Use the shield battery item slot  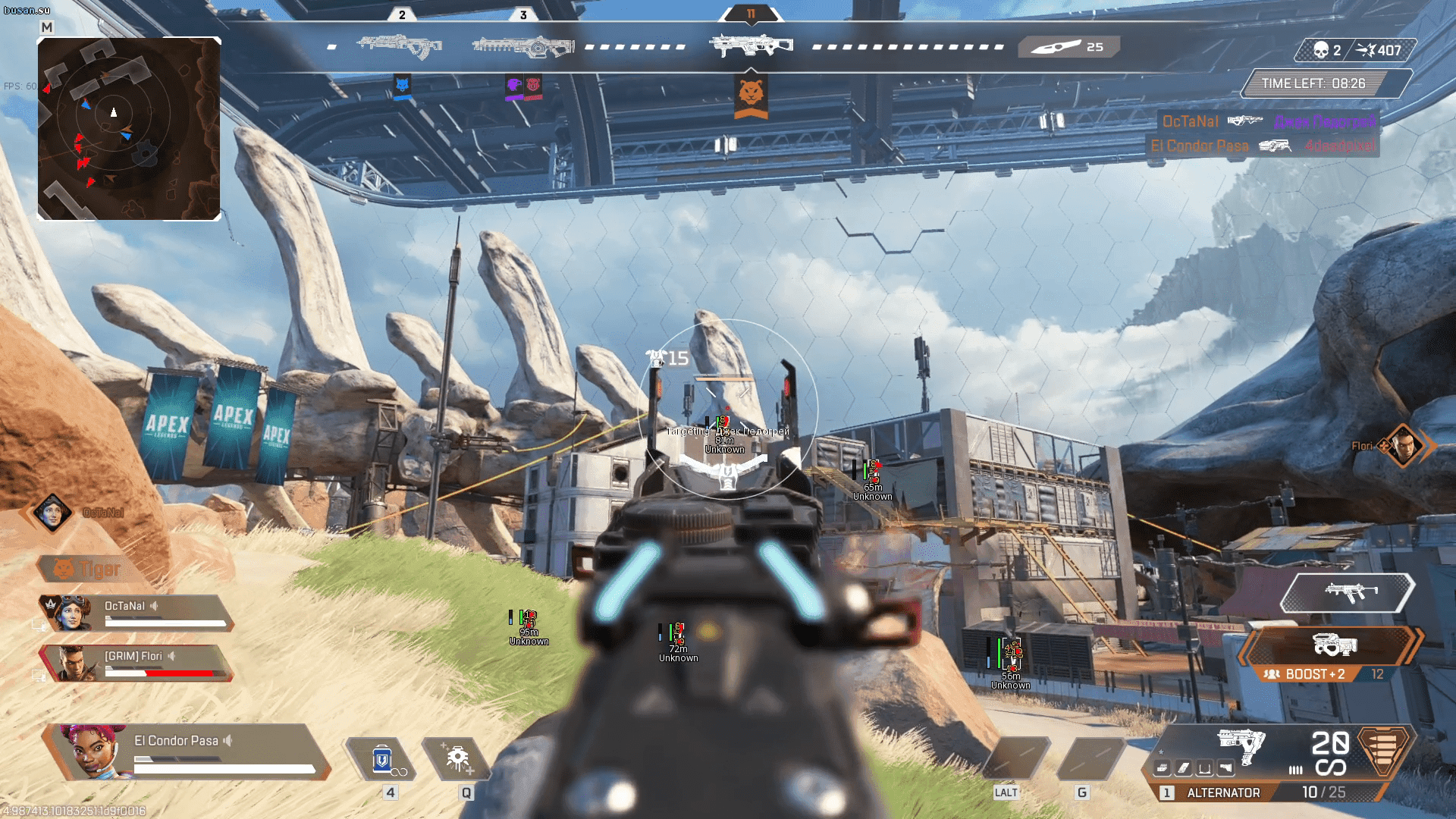point(382,759)
